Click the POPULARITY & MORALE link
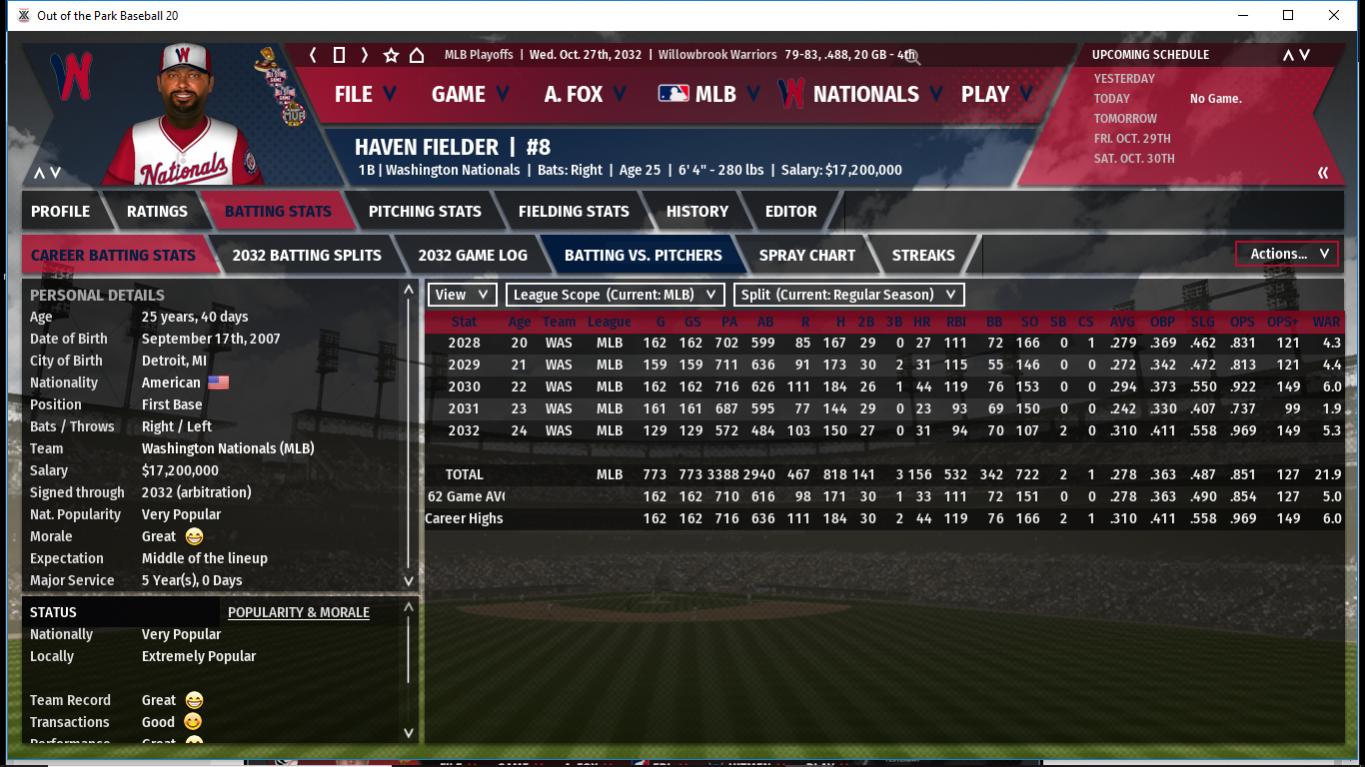The height and width of the screenshot is (767, 1365). pos(298,612)
